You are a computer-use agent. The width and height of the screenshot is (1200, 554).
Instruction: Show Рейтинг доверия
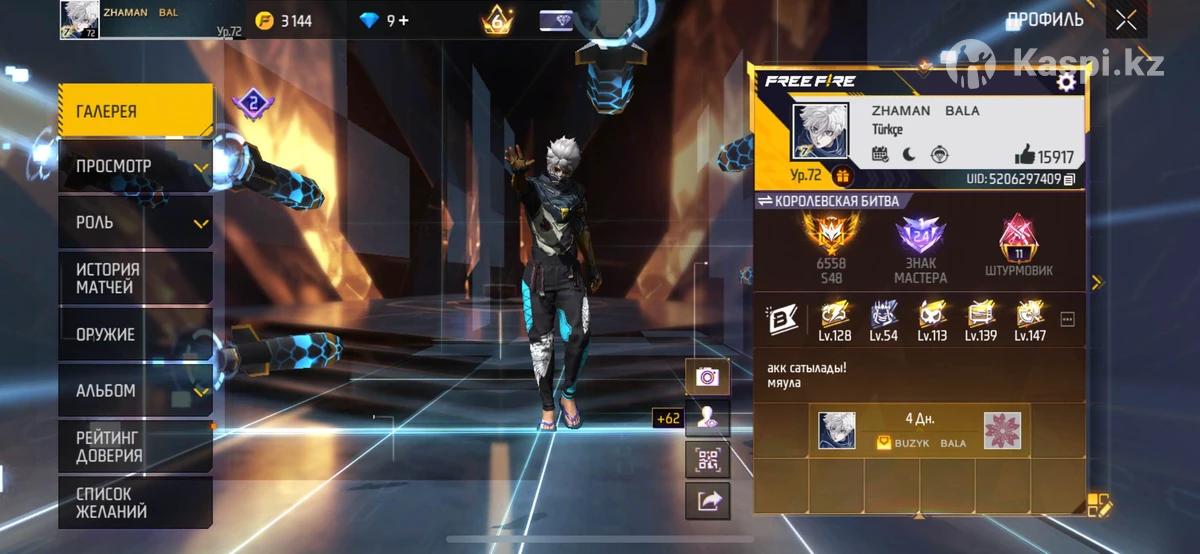coord(135,446)
